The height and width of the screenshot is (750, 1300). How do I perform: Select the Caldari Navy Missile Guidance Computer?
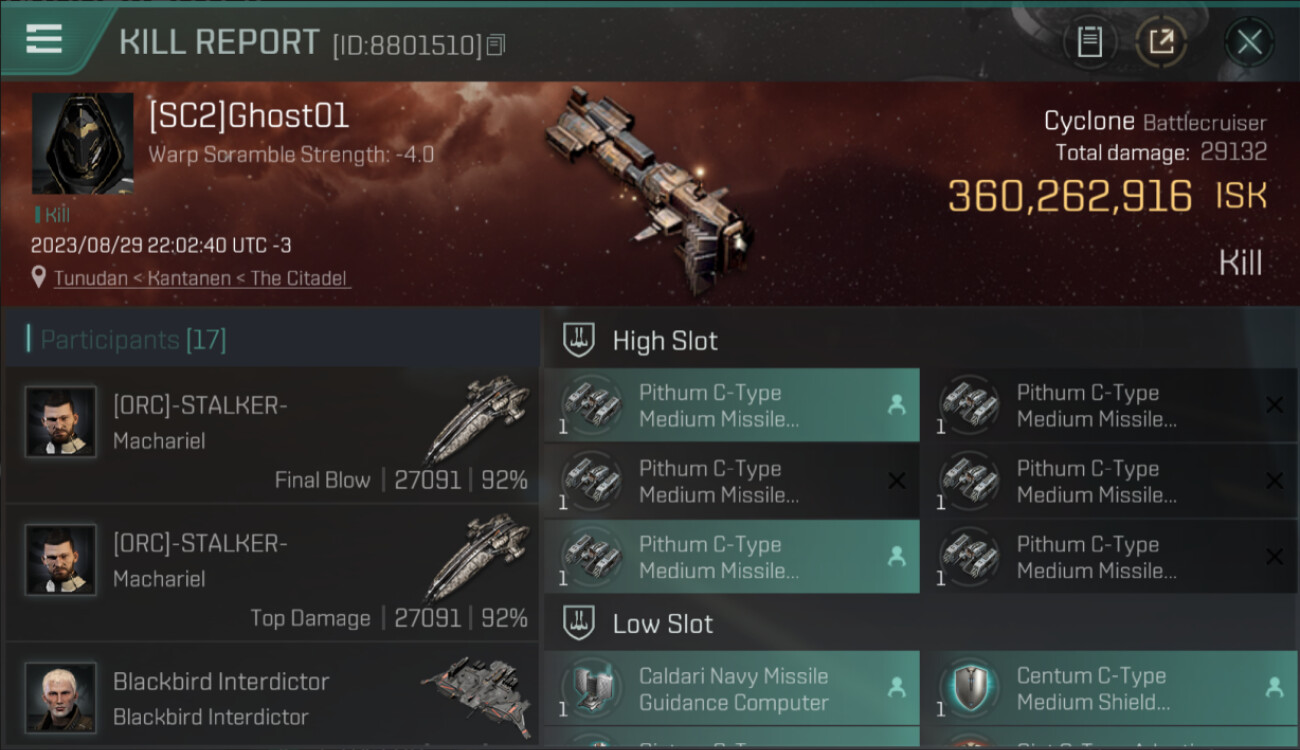coord(731,689)
